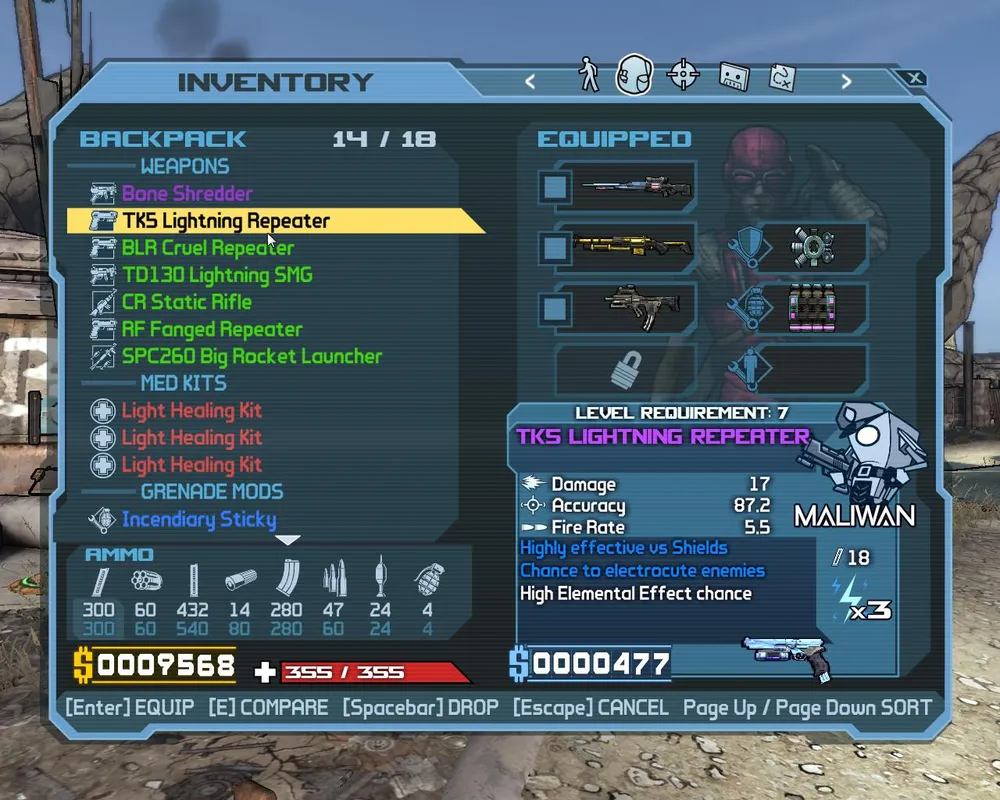
Task: Select the Incendiary Sticky grenade mod
Action: point(199,520)
